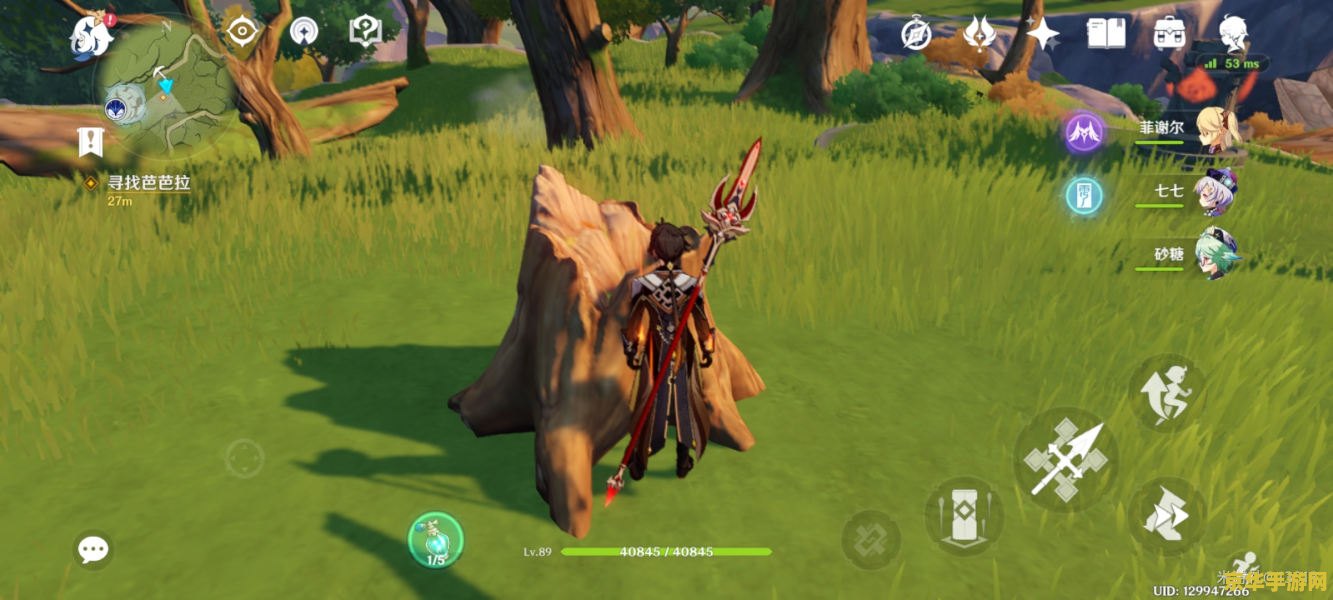This screenshot has width=1333, height=600.
Task: Tap the dash sprint button
Action: coord(1167,515)
